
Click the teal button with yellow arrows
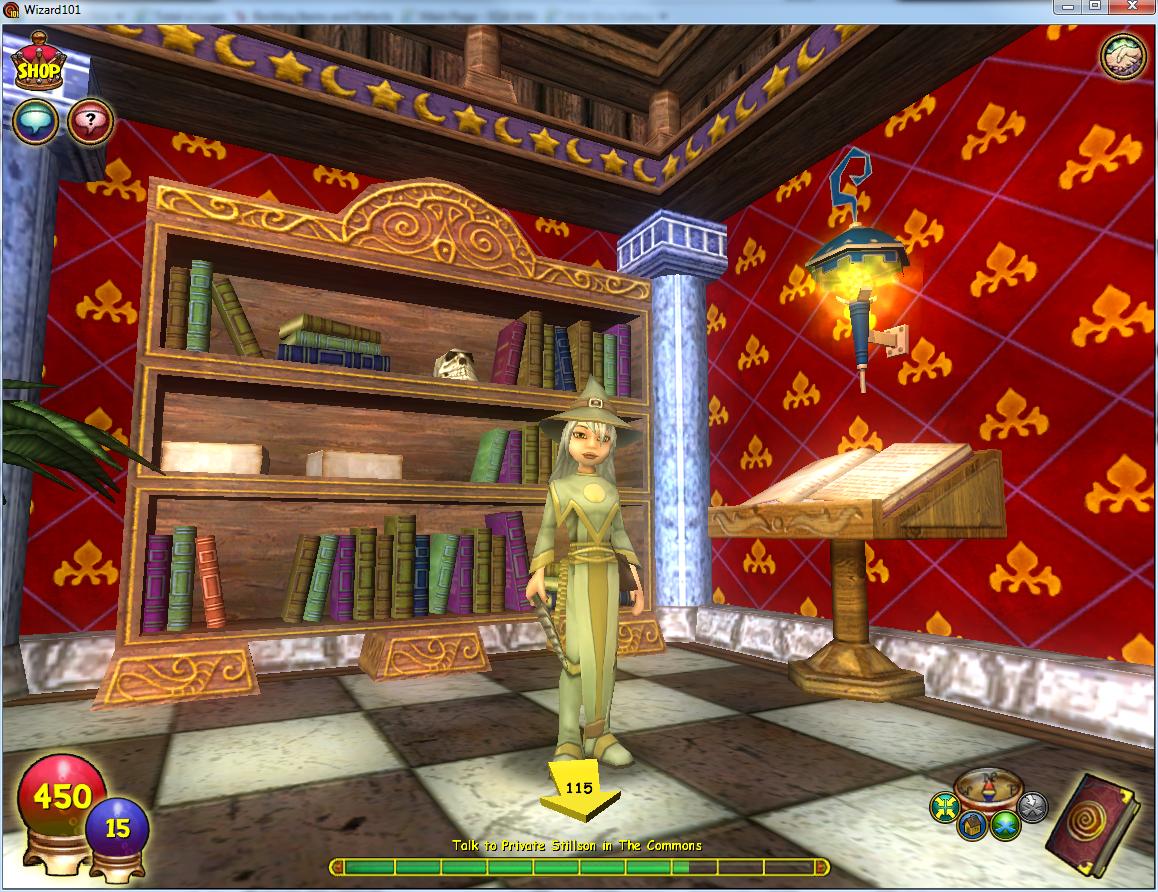(x=943, y=804)
